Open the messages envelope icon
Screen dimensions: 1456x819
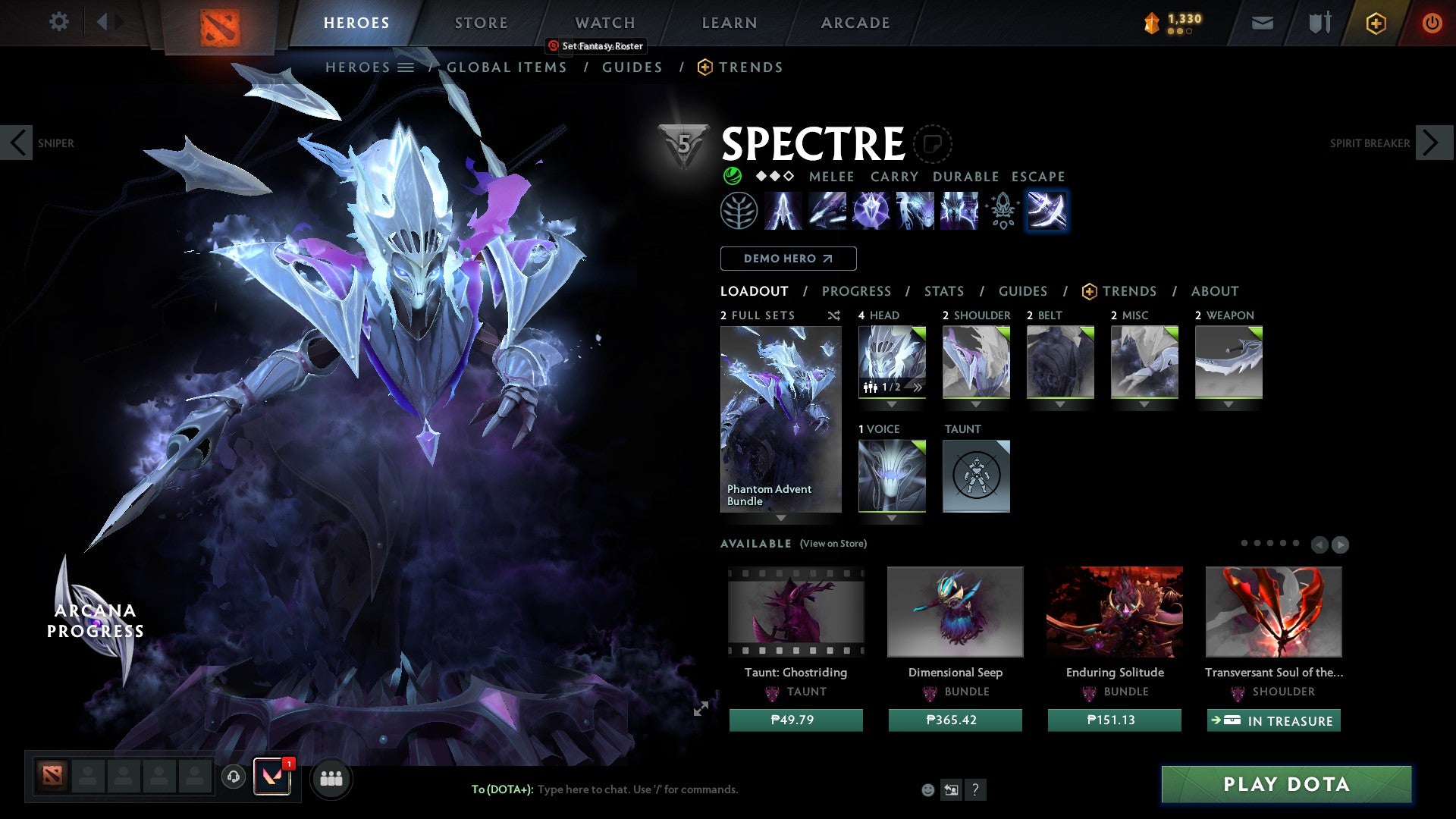click(x=1261, y=23)
